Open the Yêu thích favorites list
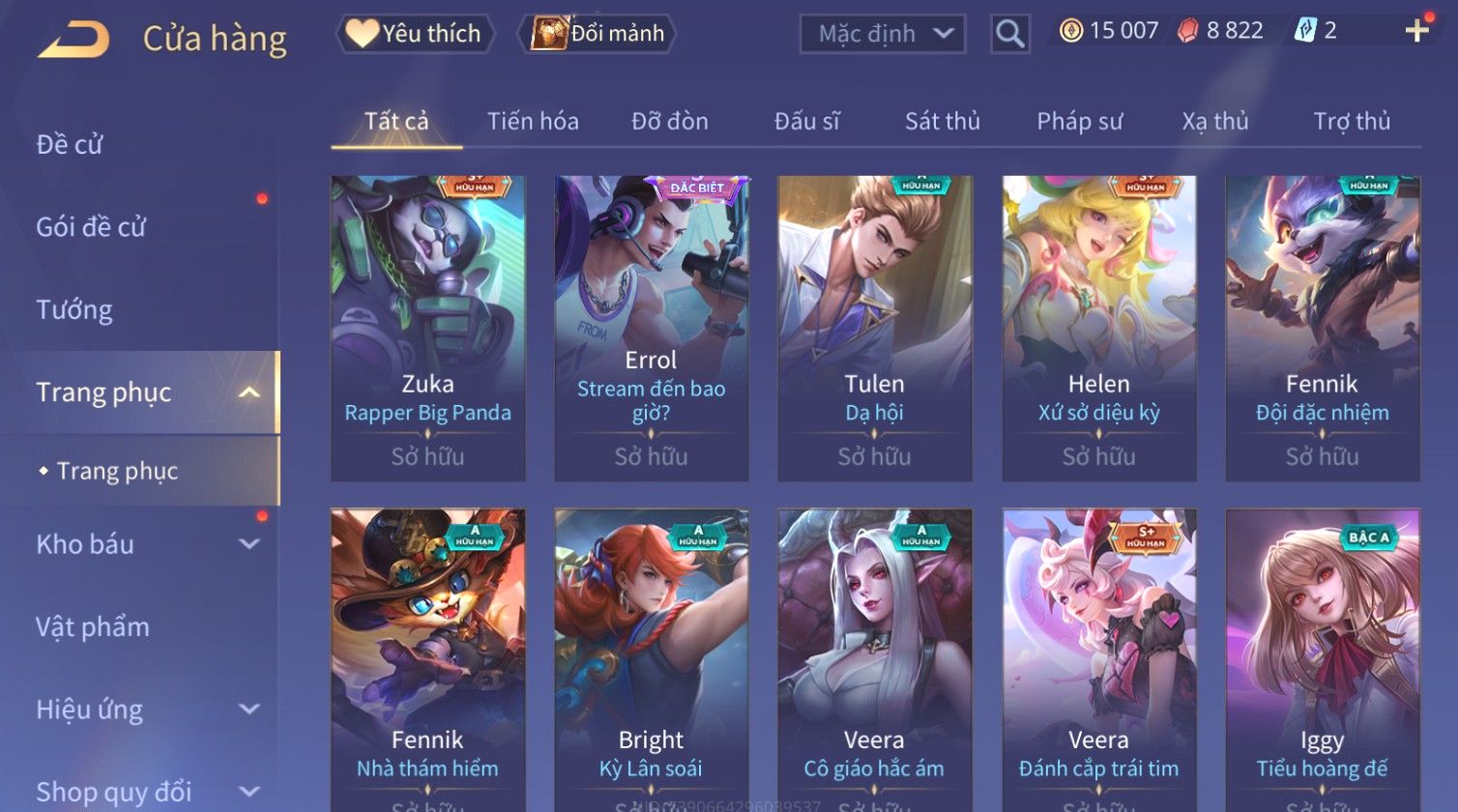Screen dimensions: 1458x812 click(415, 34)
